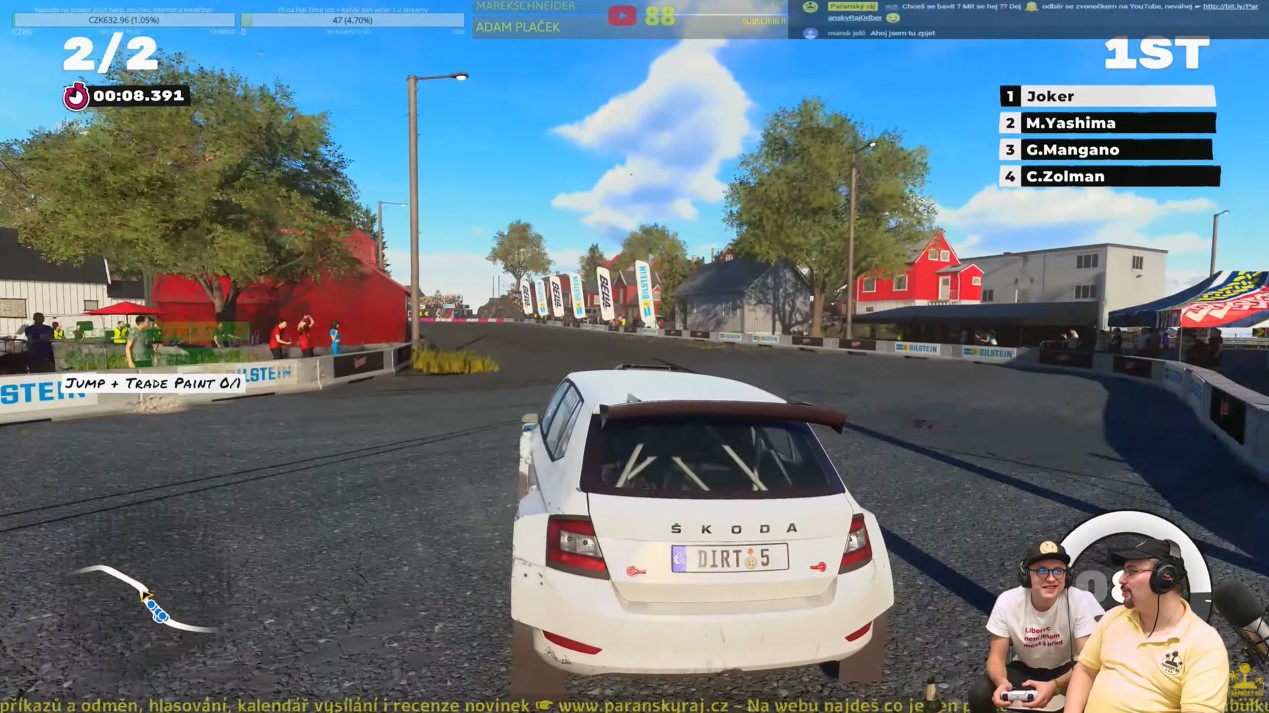Open the track minimap
The width and height of the screenshot is (1269, 713).
pyautogui.click(x=148, y=601)
